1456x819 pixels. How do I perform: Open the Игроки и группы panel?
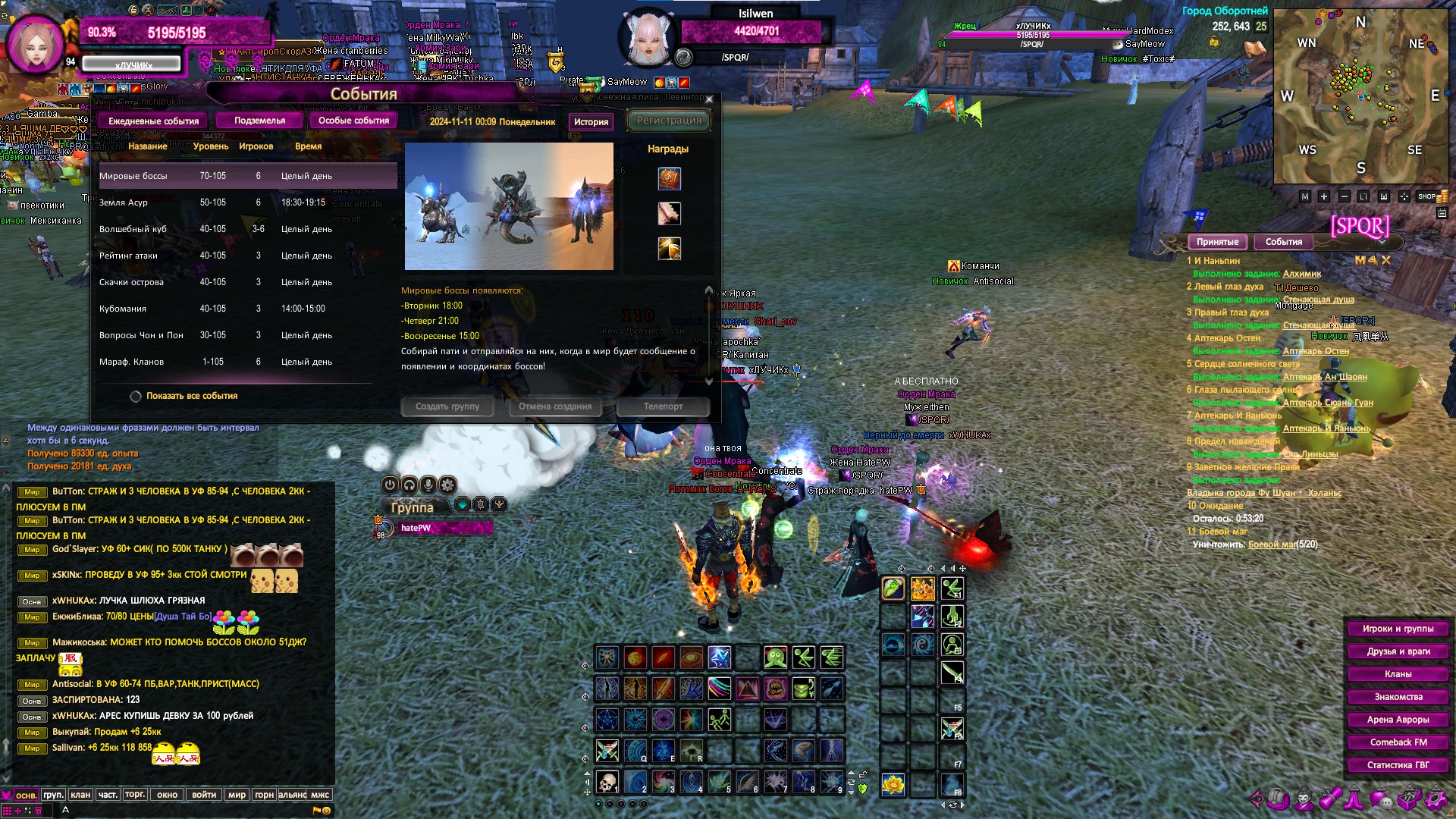coord(1398,629)
